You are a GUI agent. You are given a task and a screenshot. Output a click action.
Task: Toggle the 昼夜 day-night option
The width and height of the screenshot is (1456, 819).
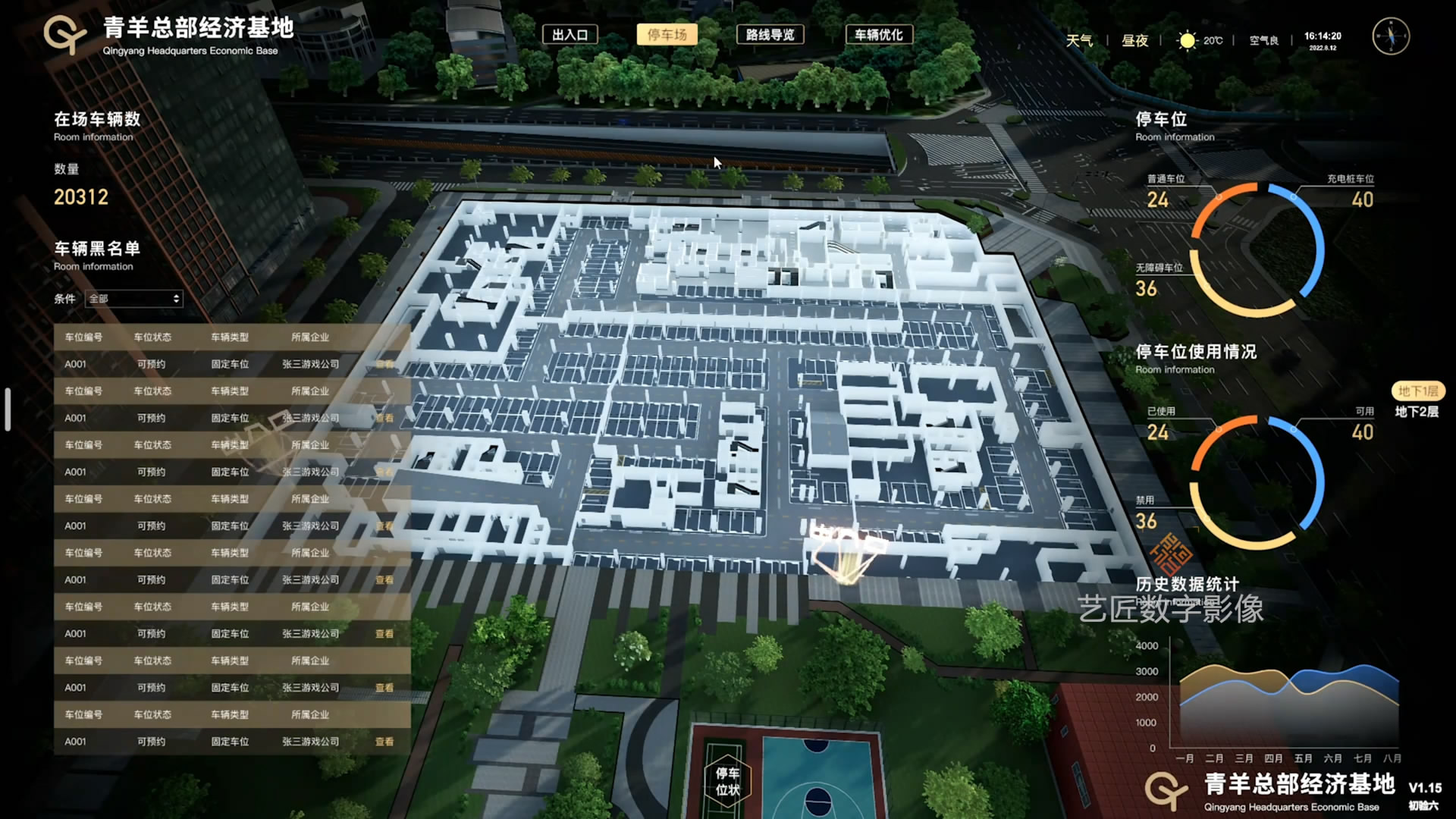pos(1134,40)
